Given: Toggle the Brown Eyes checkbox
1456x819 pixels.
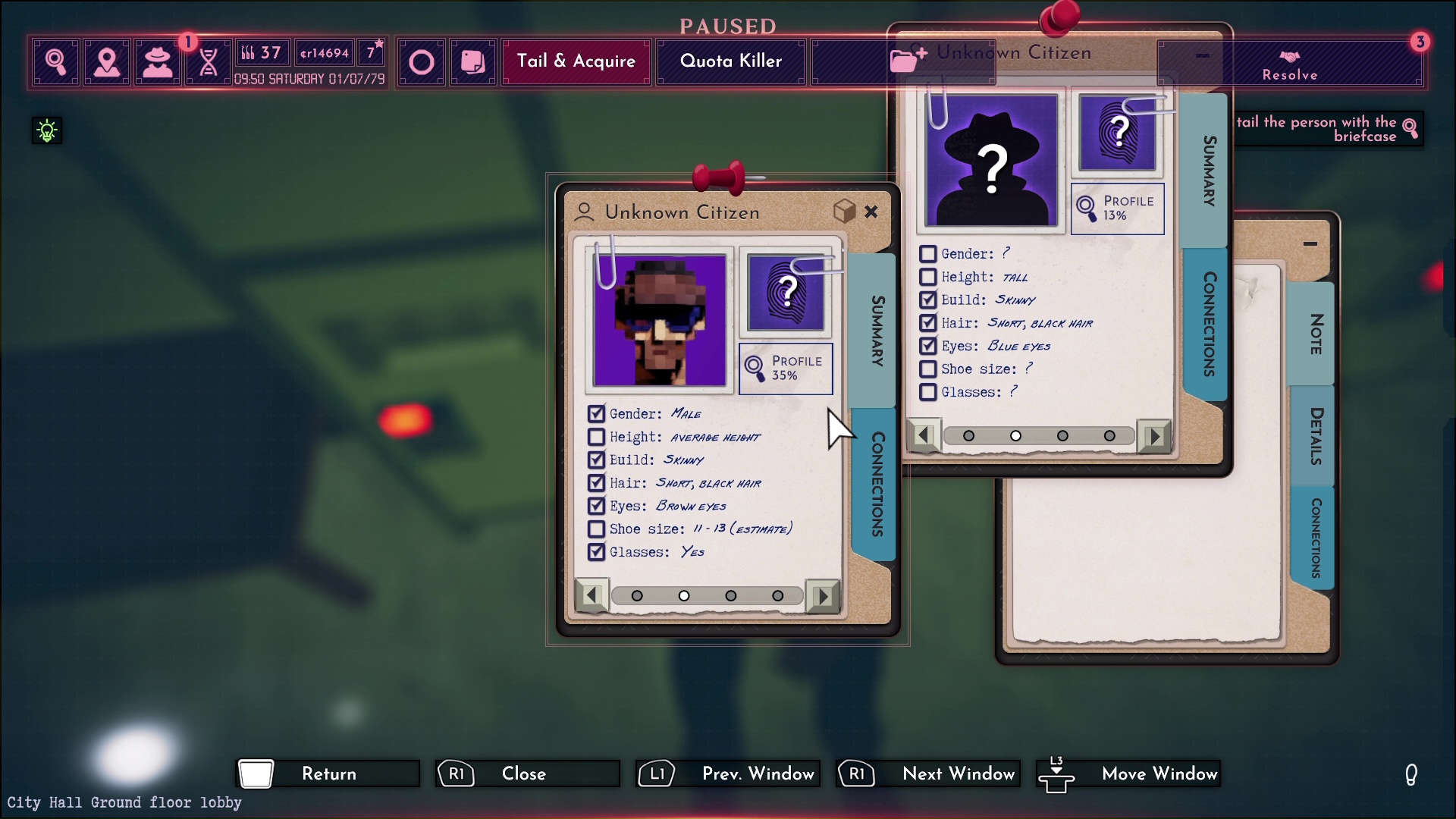Looking at the screenshot, I should point(596,506).
